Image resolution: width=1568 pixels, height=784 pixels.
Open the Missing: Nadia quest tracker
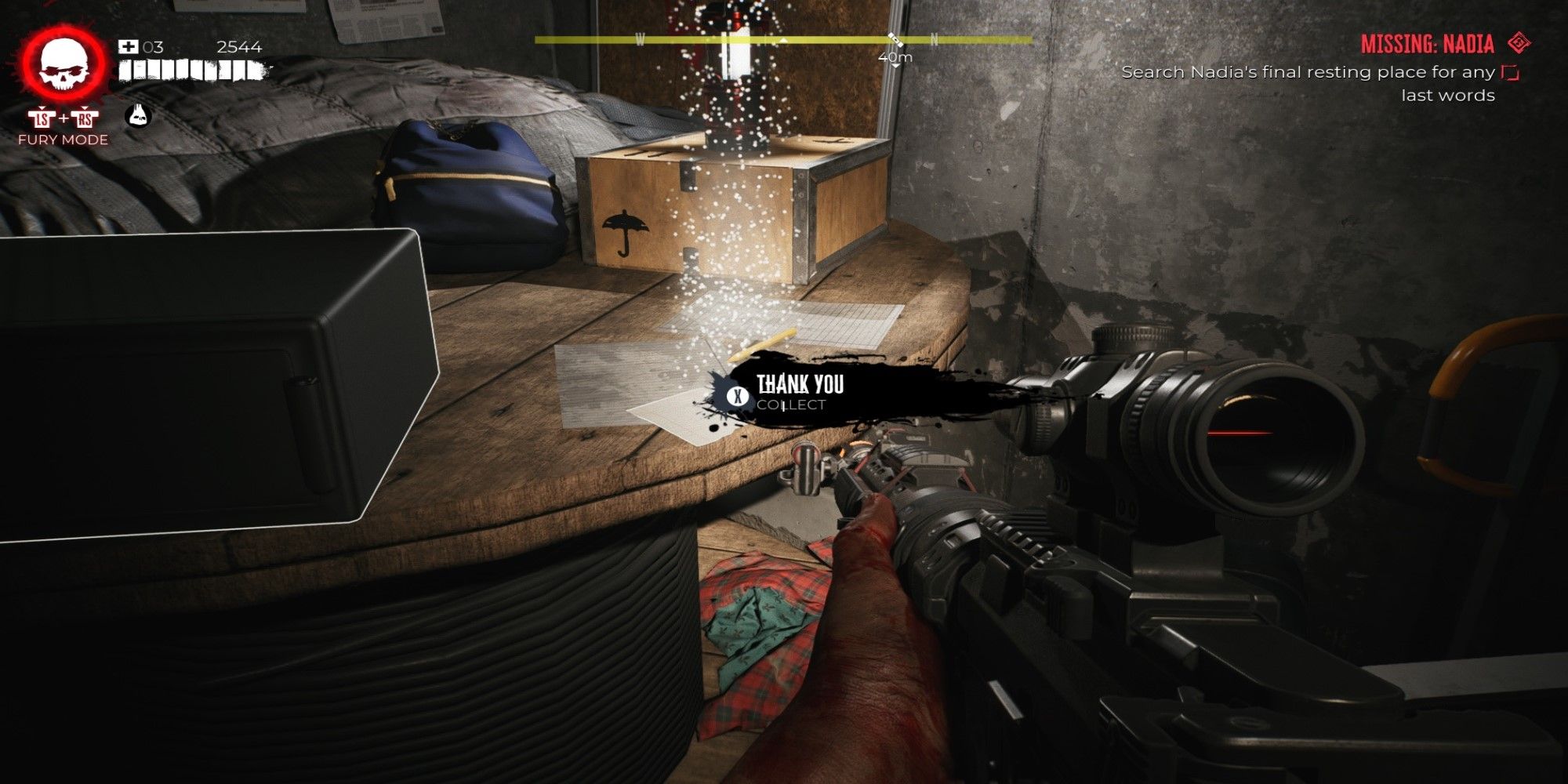pyautogui.click(x=1426, y=44)
